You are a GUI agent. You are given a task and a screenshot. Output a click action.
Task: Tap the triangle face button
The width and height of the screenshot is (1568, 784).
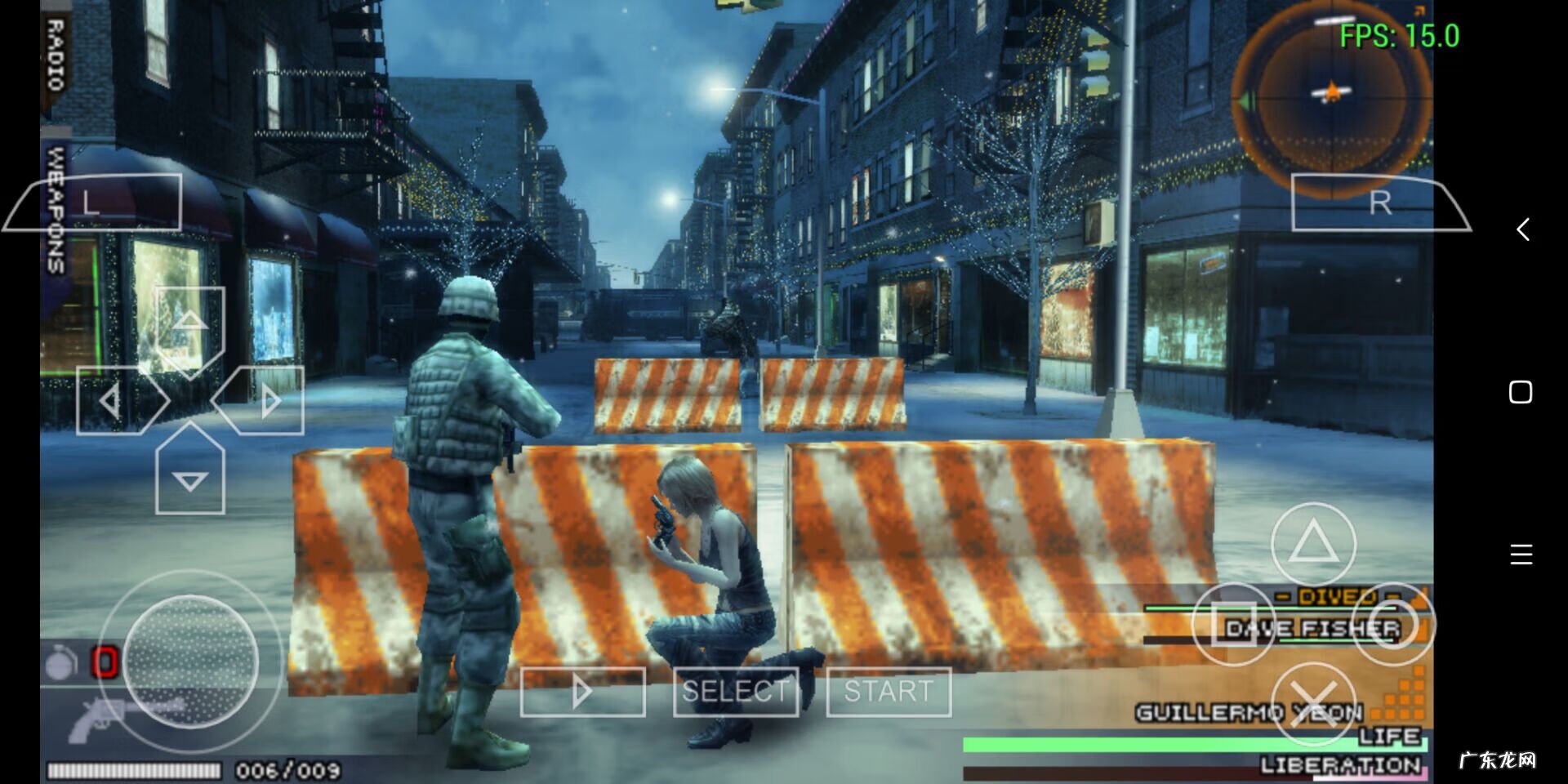1313,544
